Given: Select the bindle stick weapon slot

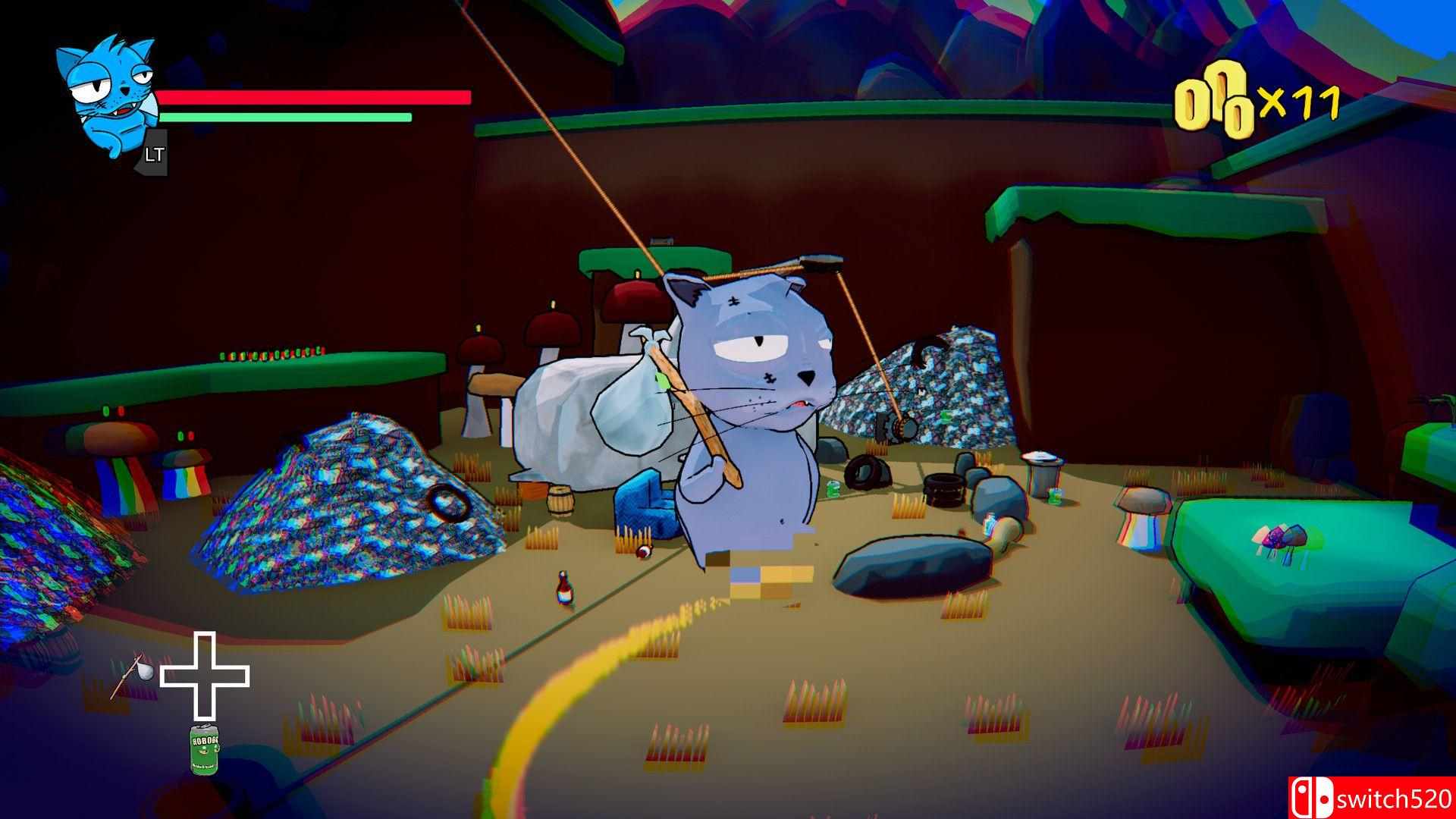Looking at the screenshot, I should (x=132, y=674).
